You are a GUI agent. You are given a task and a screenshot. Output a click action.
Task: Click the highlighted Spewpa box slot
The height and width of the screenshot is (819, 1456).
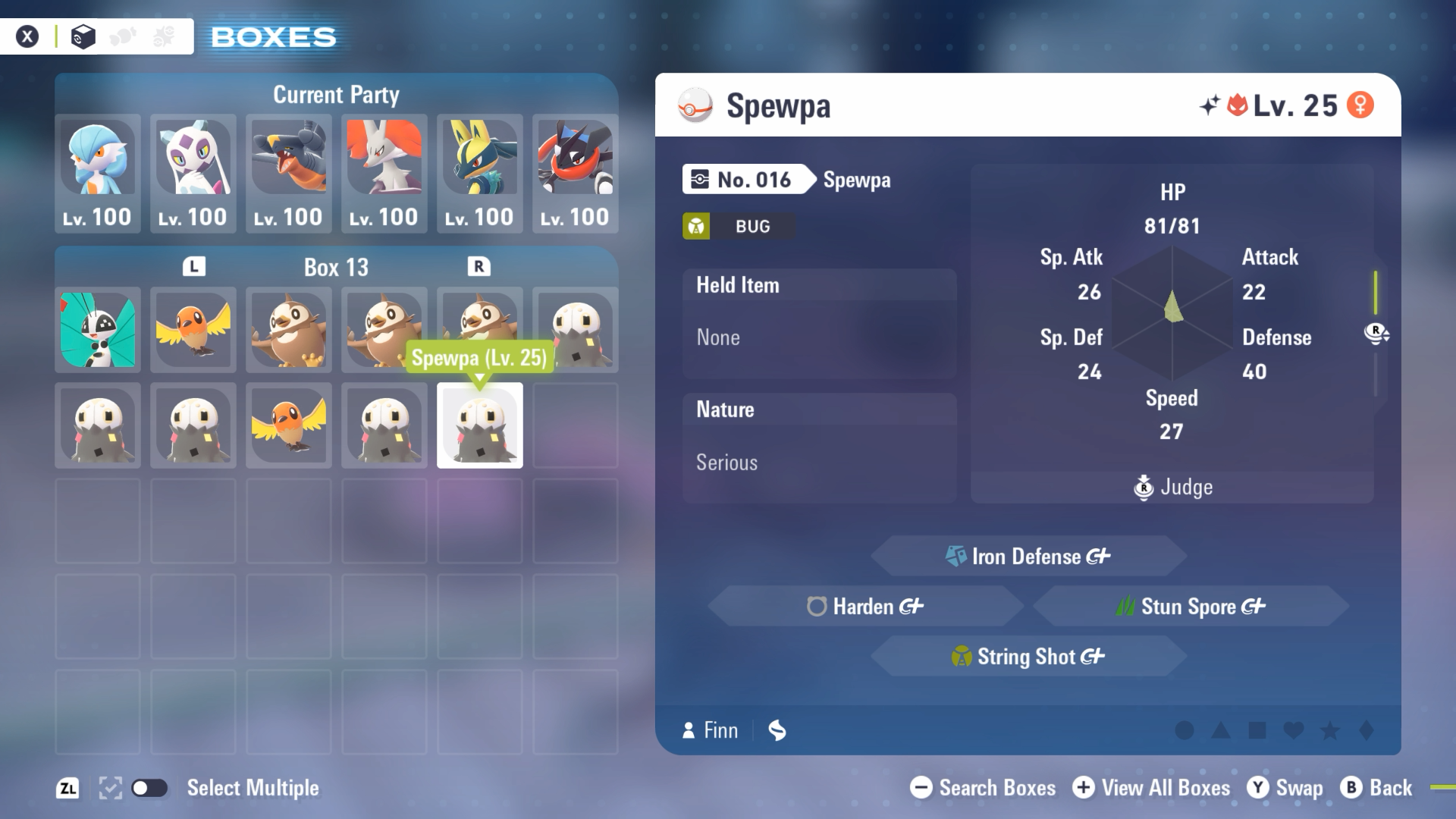pyautogui.click(x=480, y=425)
